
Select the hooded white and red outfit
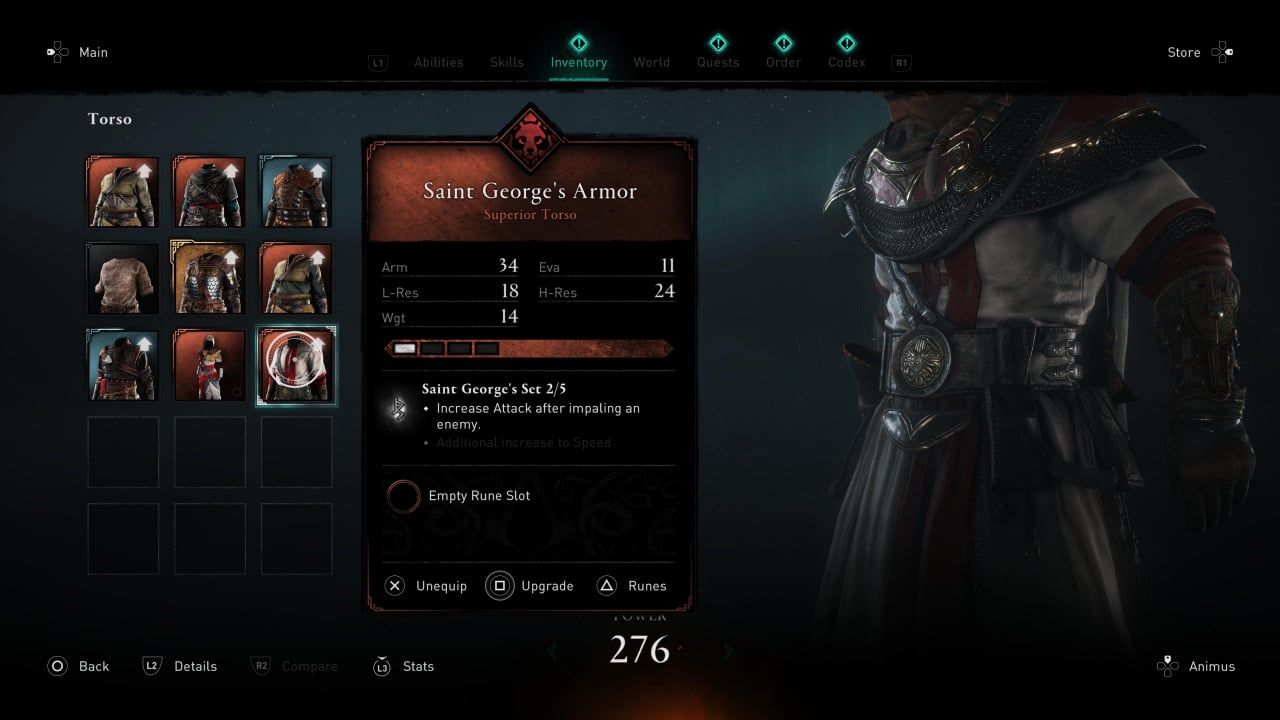[210, 365]
